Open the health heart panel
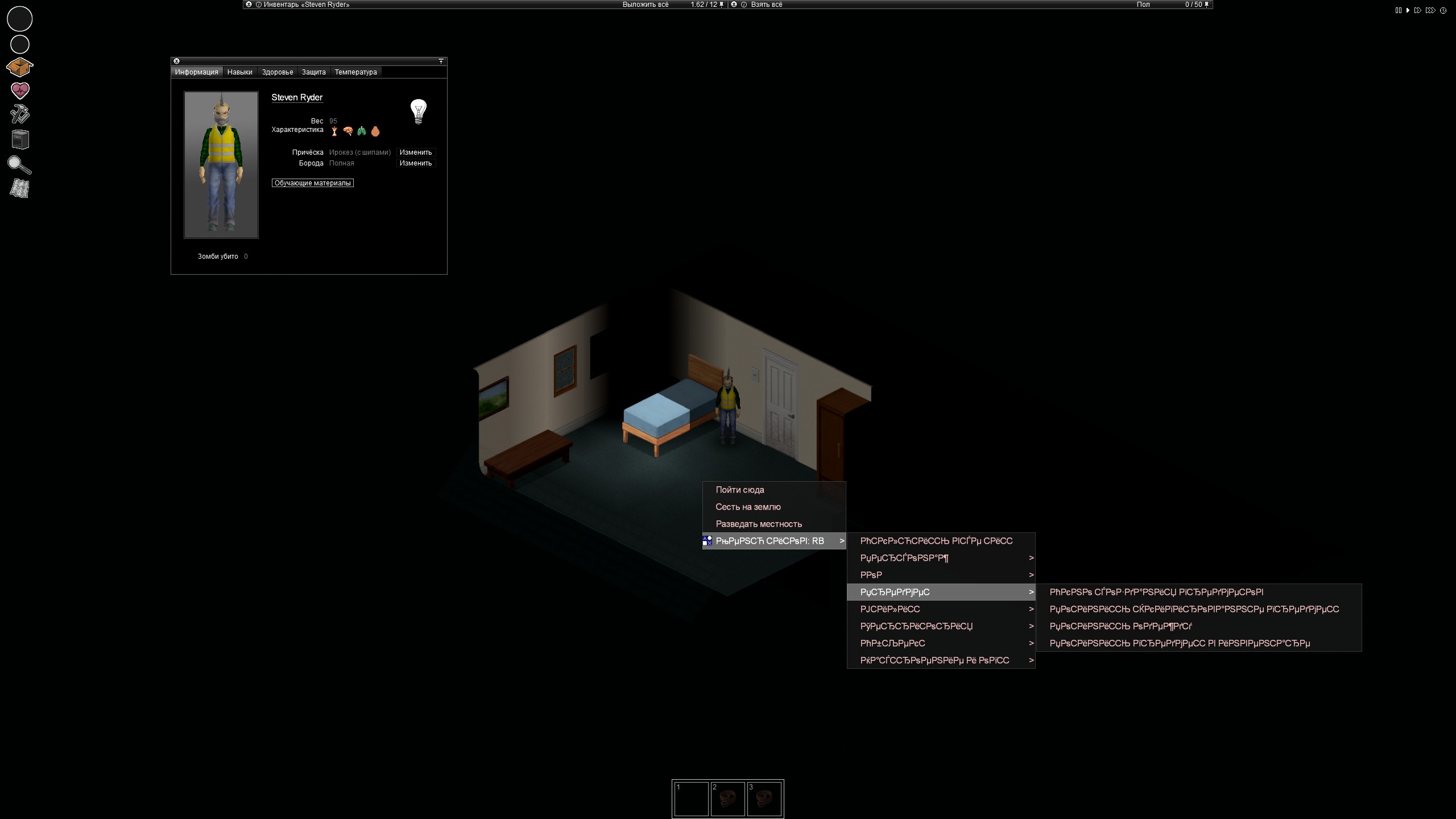Viewport: 1456px width, 819px height. (19, 90)
